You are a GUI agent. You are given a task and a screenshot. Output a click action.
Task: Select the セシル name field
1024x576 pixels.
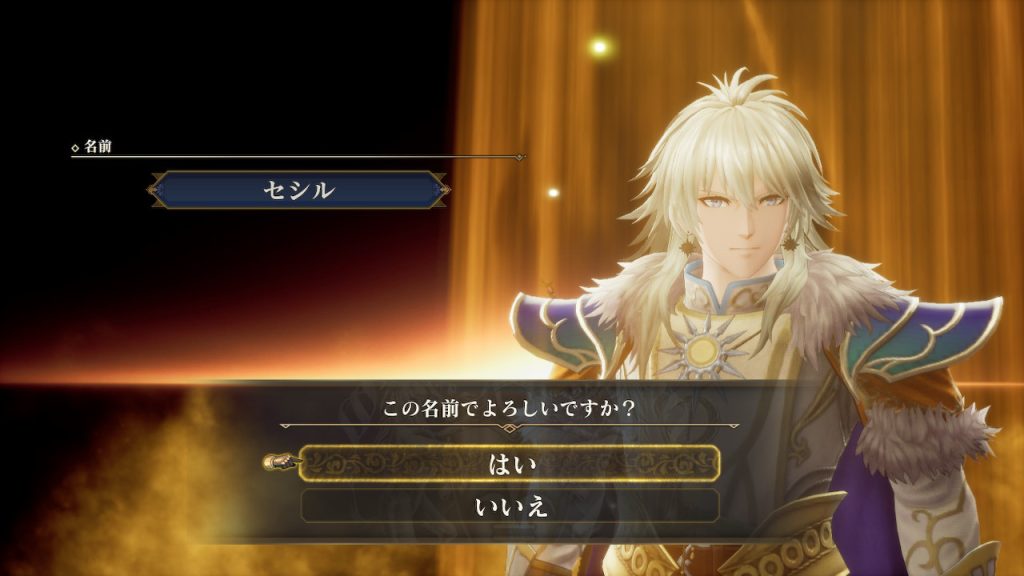click(x=298, y=190)
